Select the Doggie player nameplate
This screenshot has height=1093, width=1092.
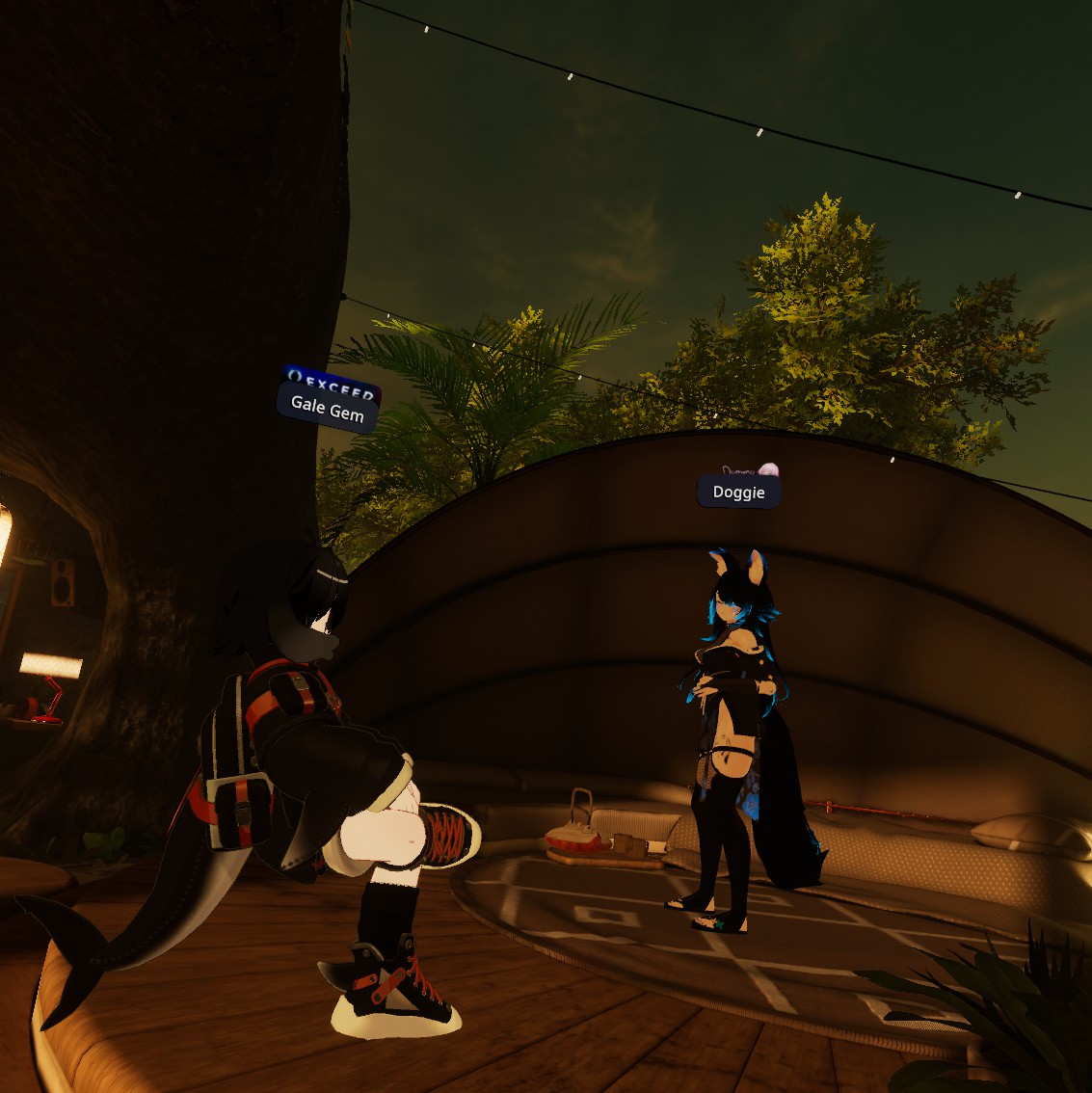(738, 493)
